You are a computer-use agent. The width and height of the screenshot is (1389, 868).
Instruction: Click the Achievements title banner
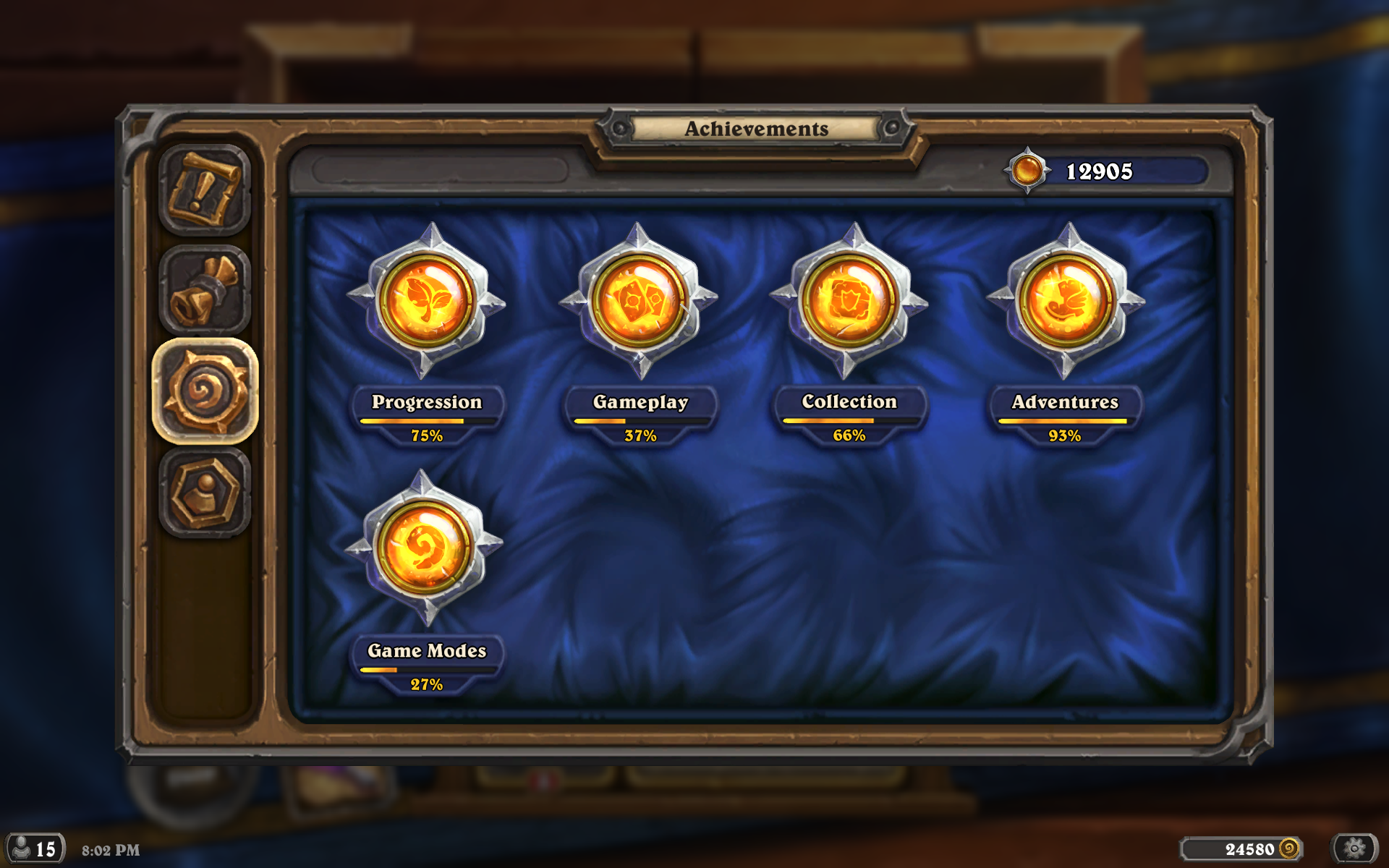[x=755, y=130]
